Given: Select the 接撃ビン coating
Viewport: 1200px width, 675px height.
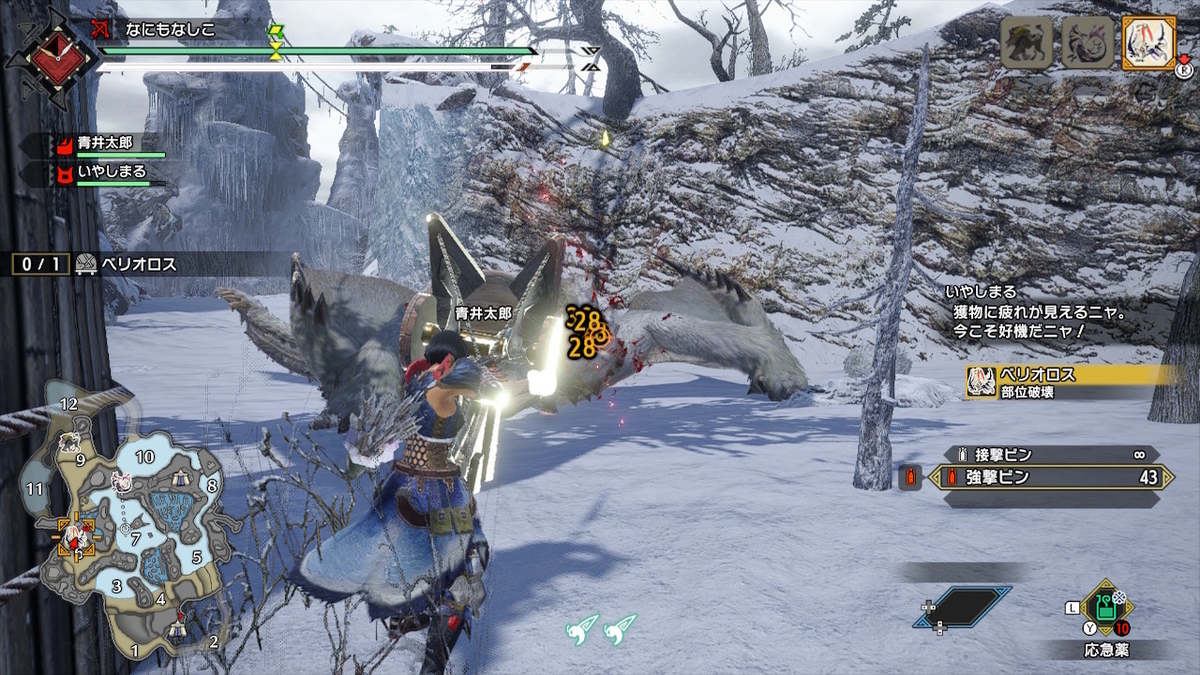Looking at the screenshot, I should [1052, 455].
